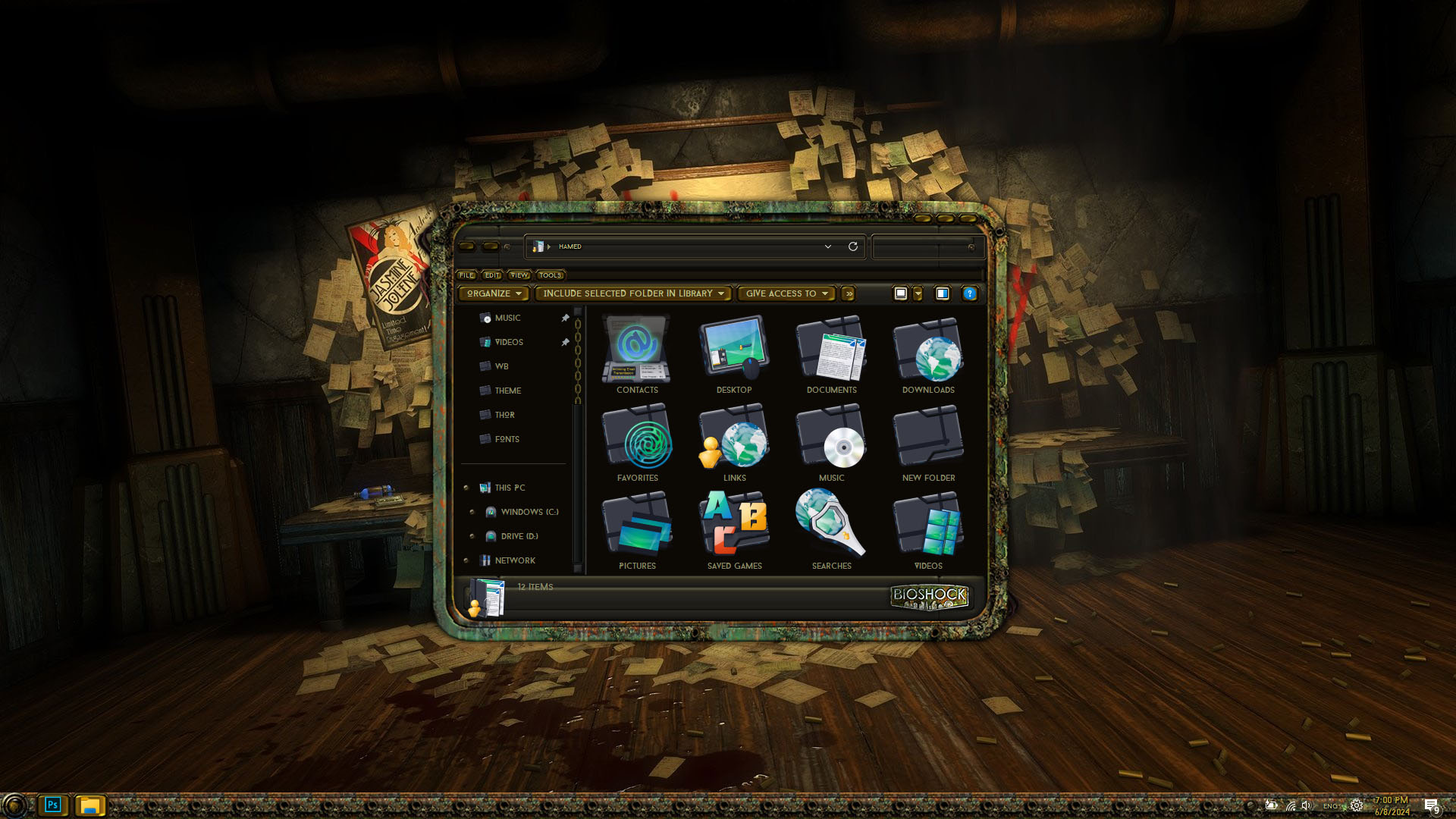Open the Tools menu
Image resolution: width=1456 pixels, height=819 pixels.
click(550, 275)
